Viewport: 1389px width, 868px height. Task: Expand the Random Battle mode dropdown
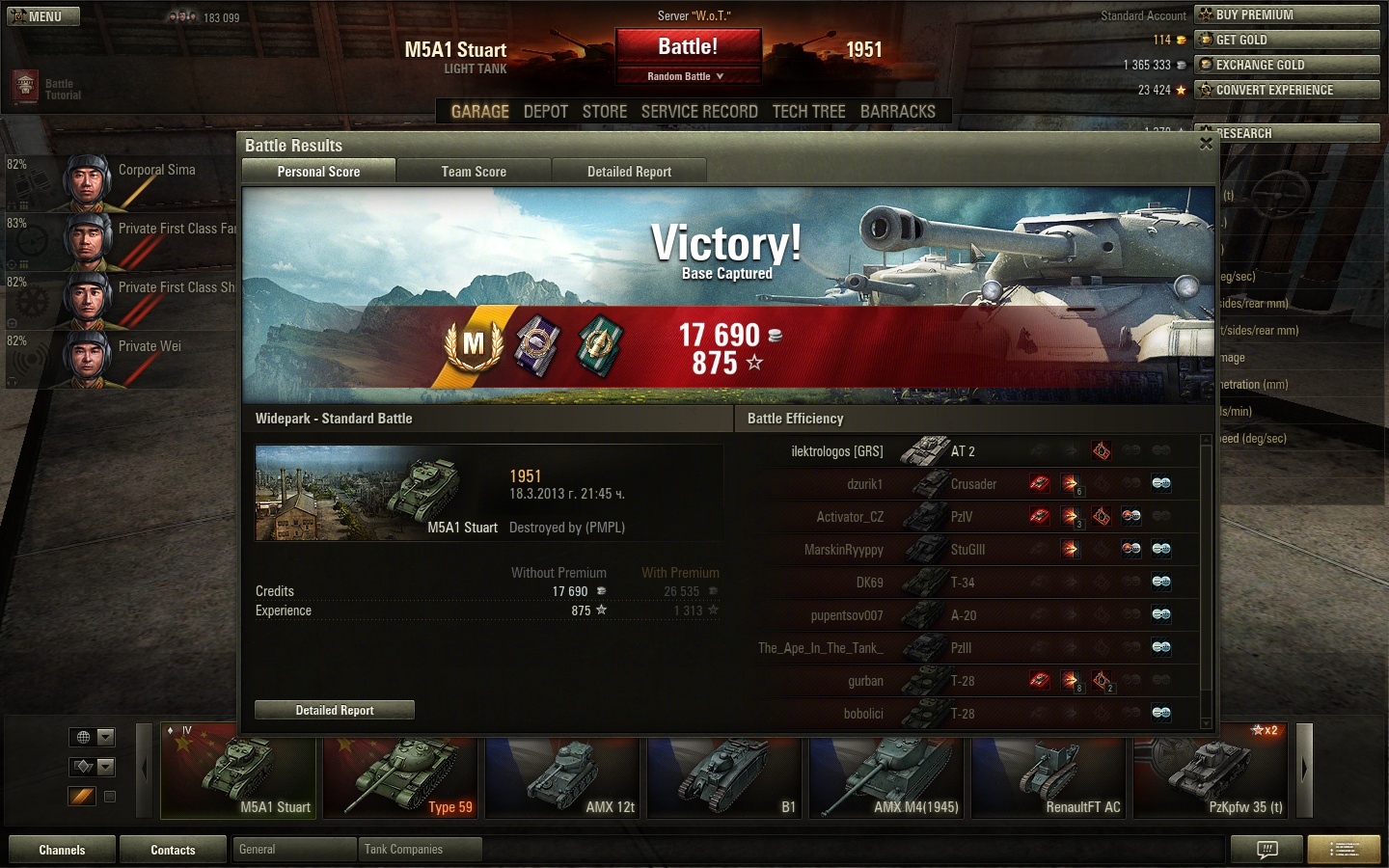(687, 76)
